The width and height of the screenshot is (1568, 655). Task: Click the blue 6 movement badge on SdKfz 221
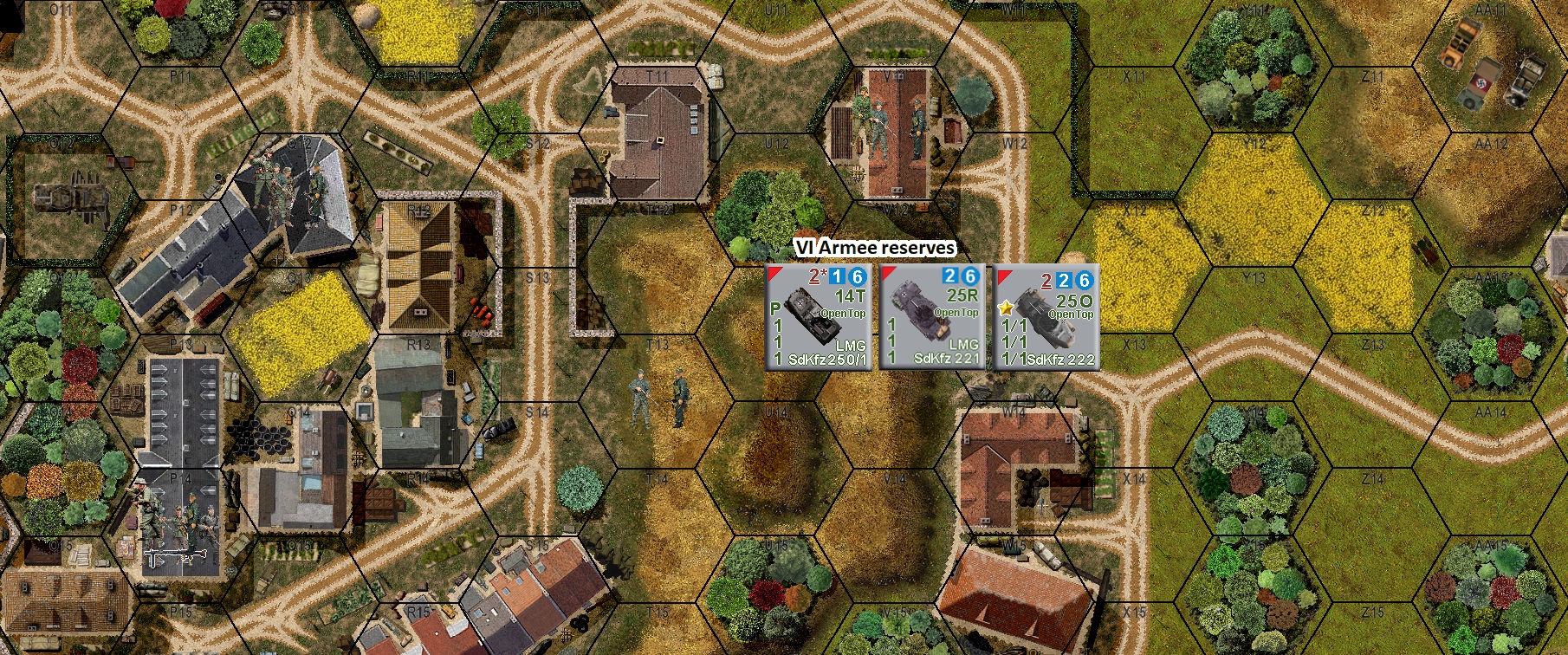(x=971, y=276)
